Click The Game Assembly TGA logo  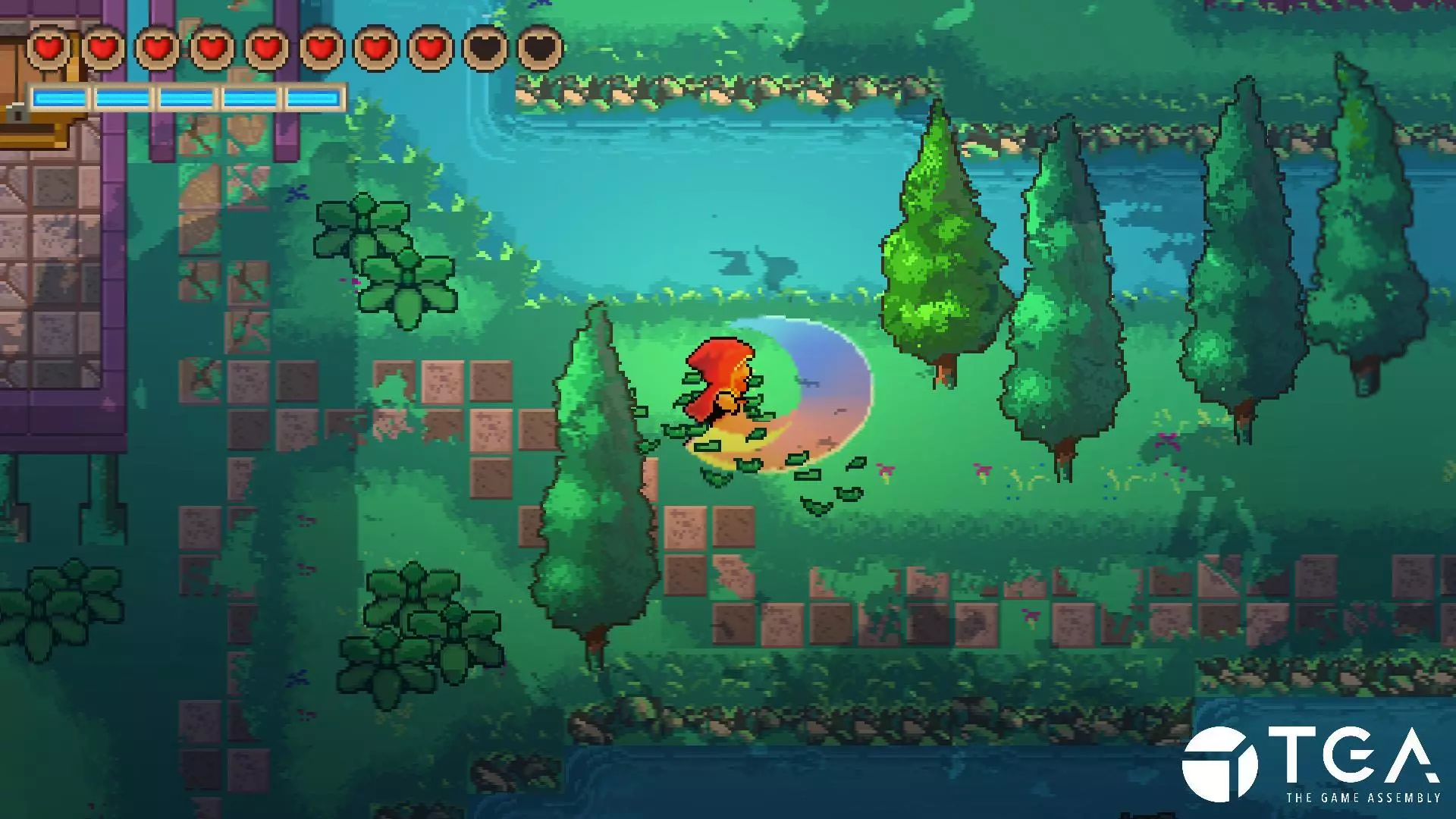pos(1310,764)
